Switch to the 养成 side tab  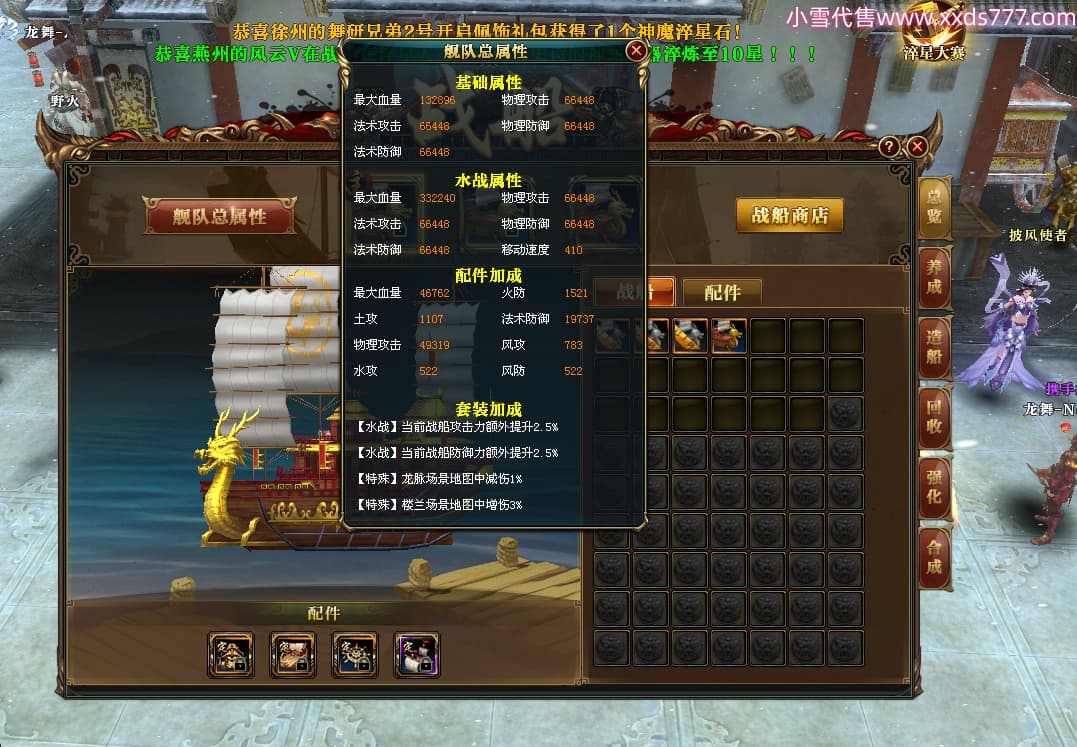(934, 276)
